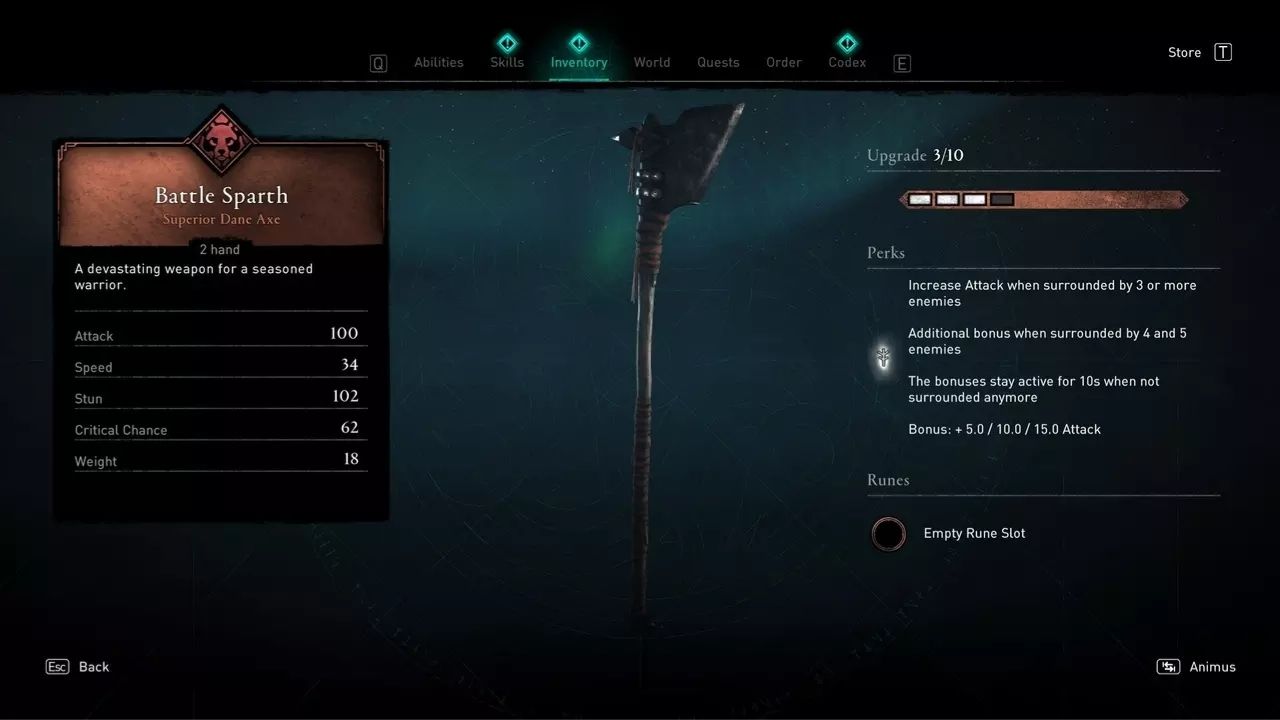
Task: Select the Animus option
Action: pyautogui.click(x=1214, y=666)
